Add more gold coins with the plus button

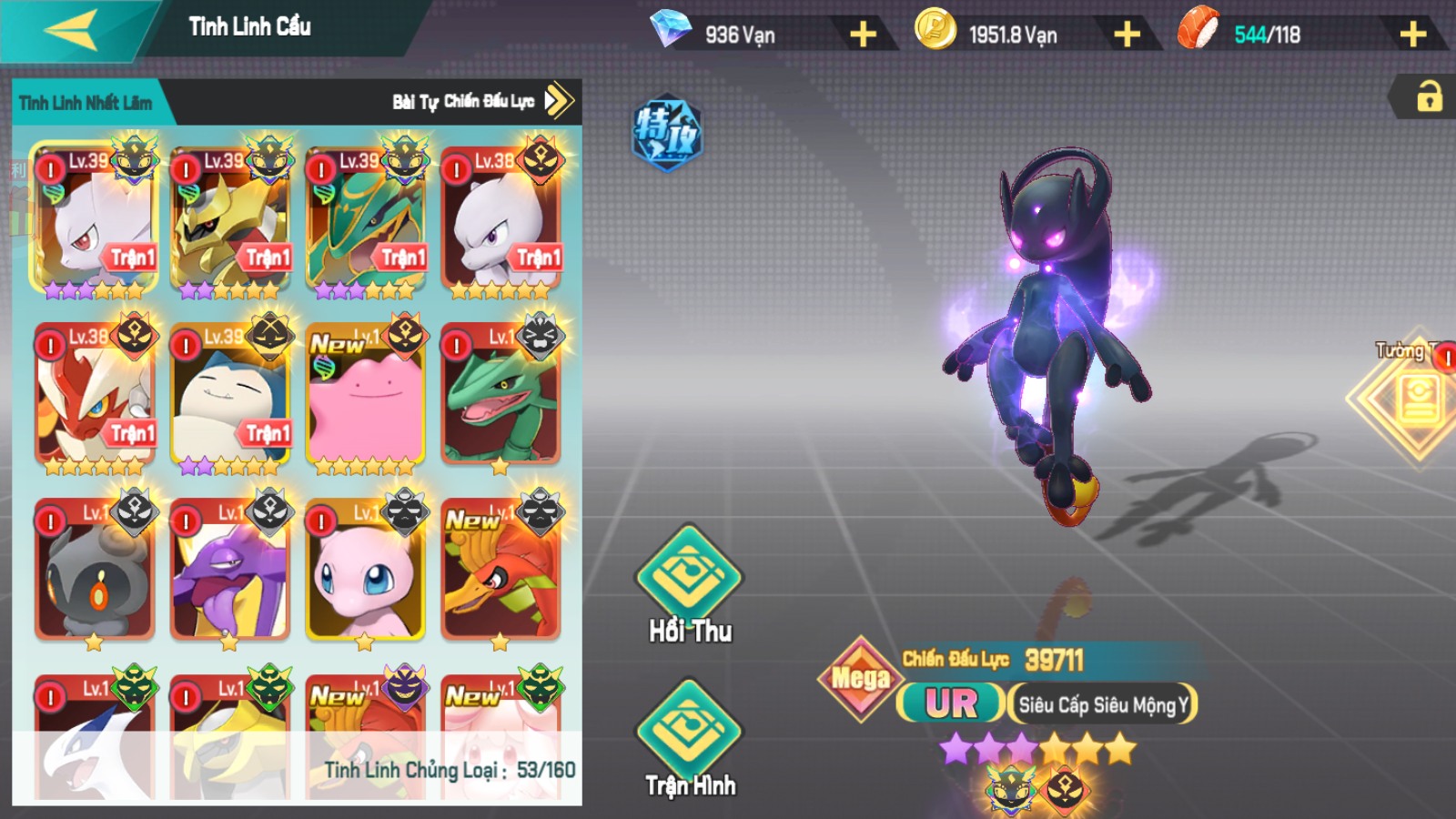1126,35
